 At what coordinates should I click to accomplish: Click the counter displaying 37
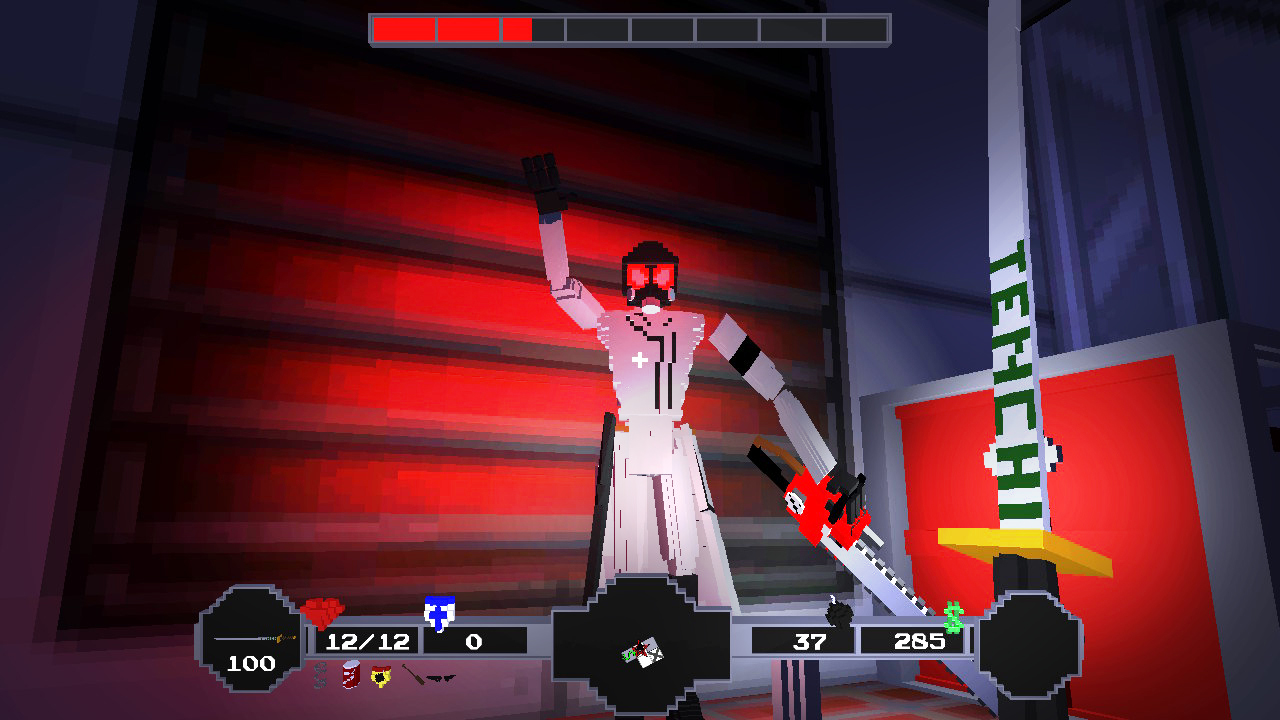click(812, 641)
